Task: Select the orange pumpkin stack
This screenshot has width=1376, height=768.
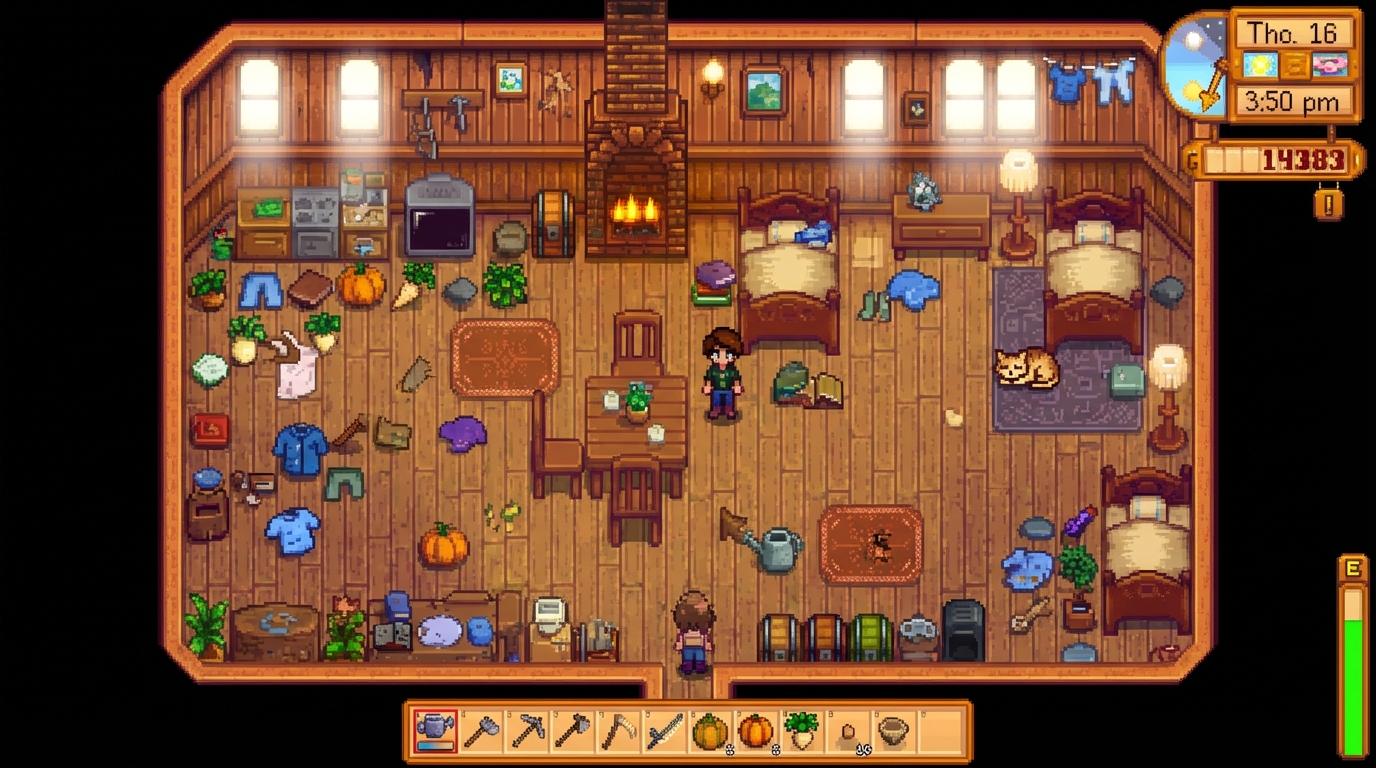Action: [756, 732]
